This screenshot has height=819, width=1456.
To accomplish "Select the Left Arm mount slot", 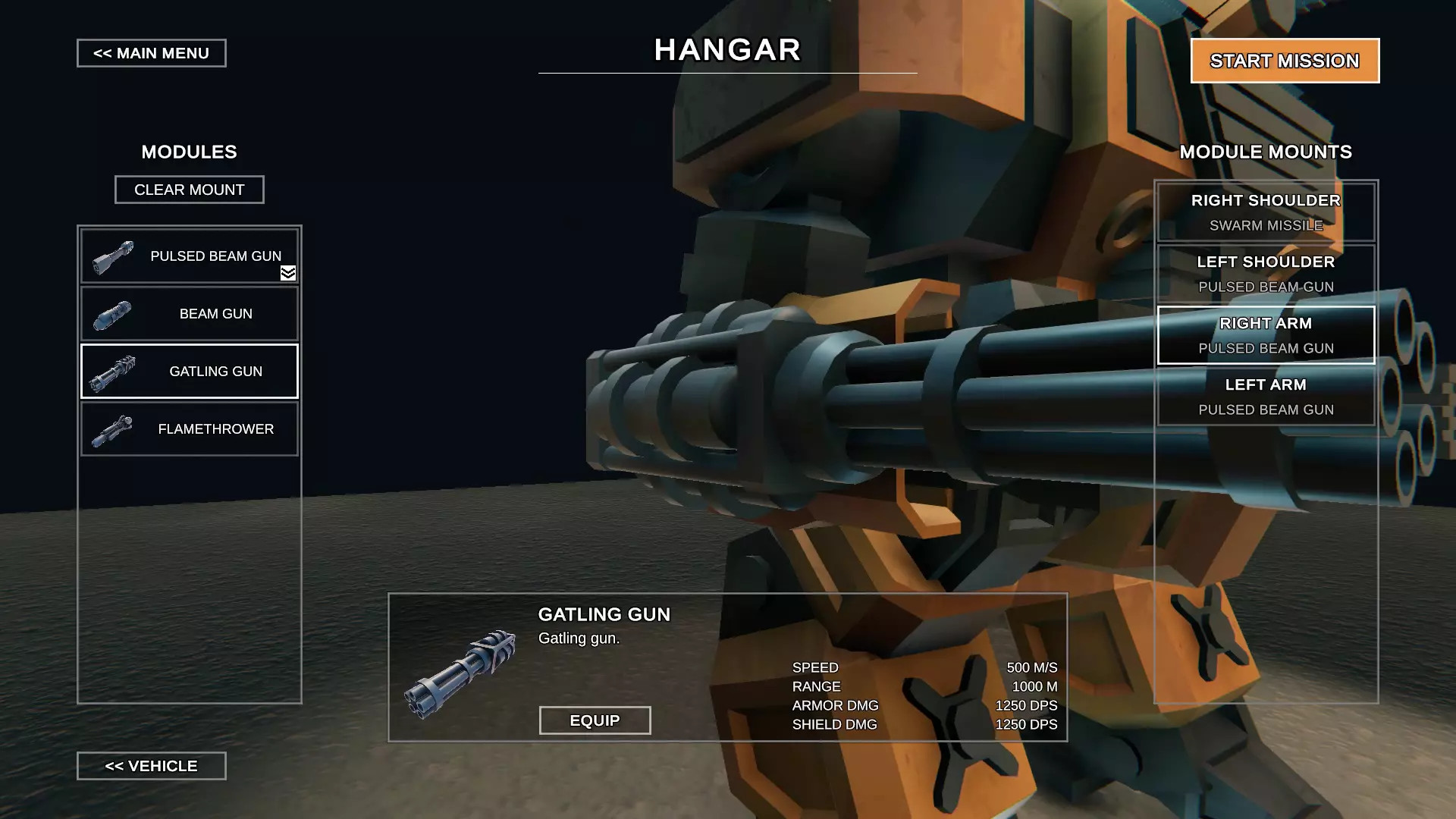I will (x=1265, y=396).
